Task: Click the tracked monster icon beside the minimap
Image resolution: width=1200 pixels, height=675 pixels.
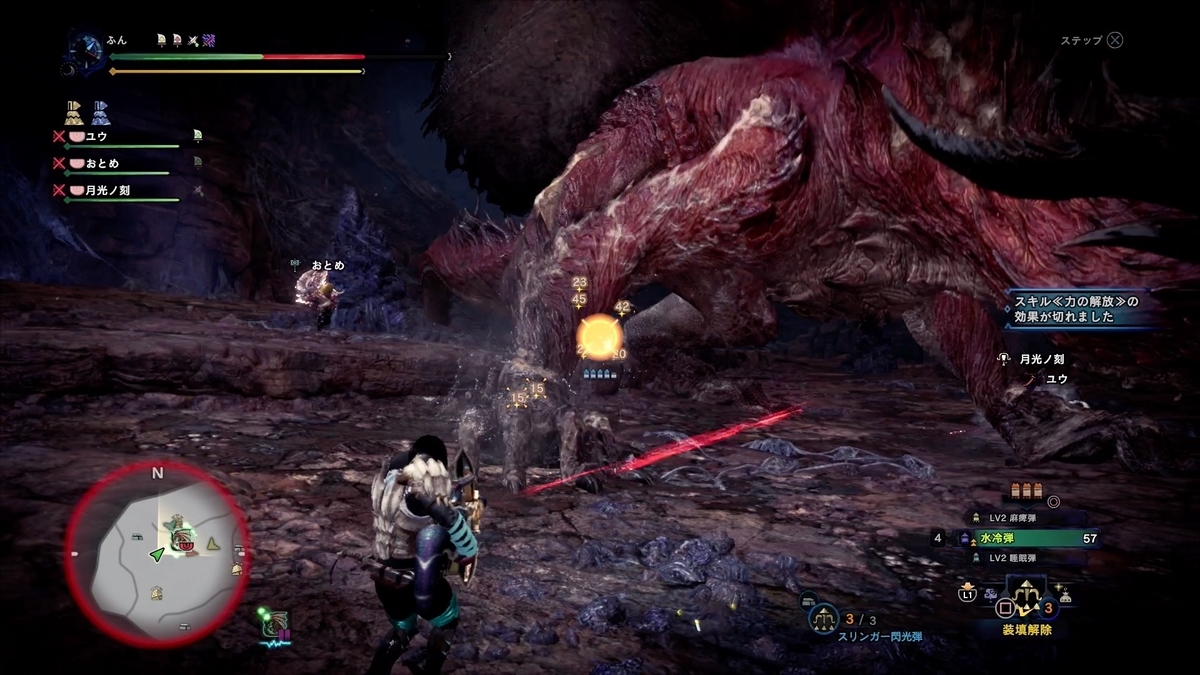Action: [x=274, y=625]
